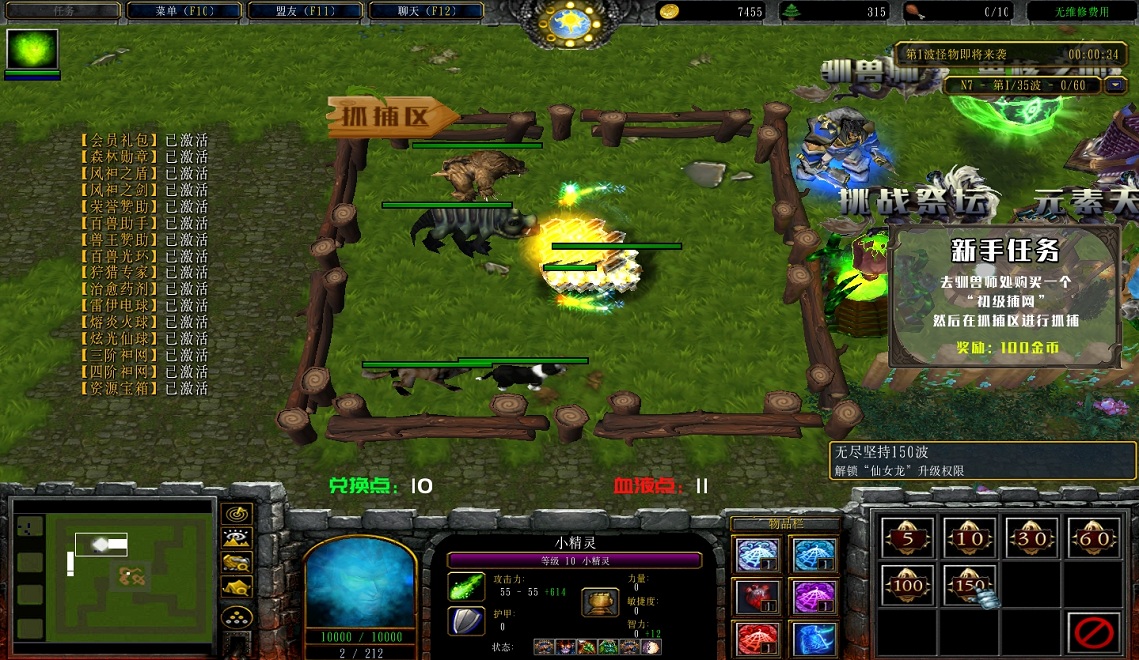Choose the 5 badge command button
Screen dimensions: 1139x660
point(908,538)
